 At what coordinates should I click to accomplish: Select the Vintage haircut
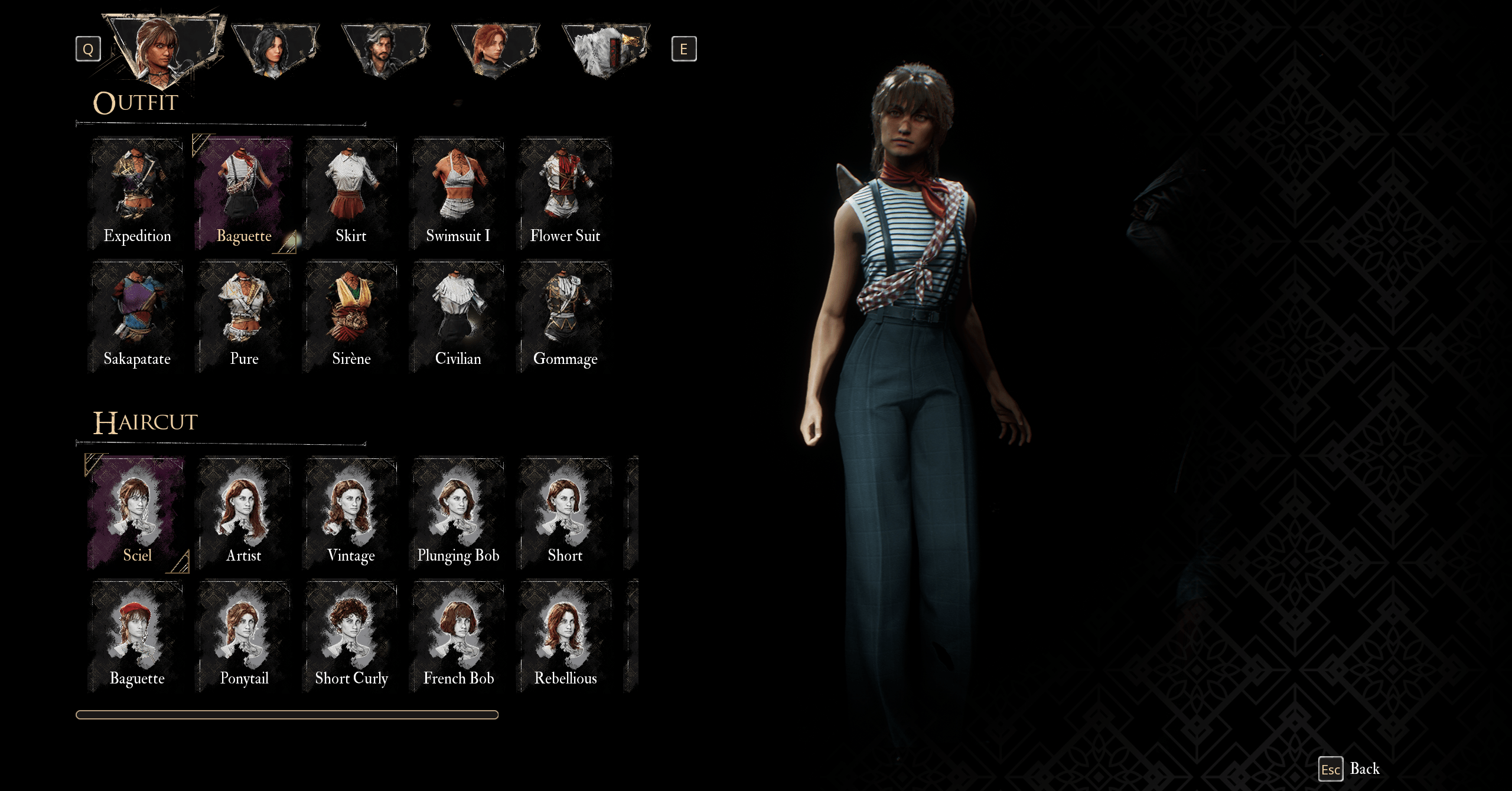coord(351,513)
